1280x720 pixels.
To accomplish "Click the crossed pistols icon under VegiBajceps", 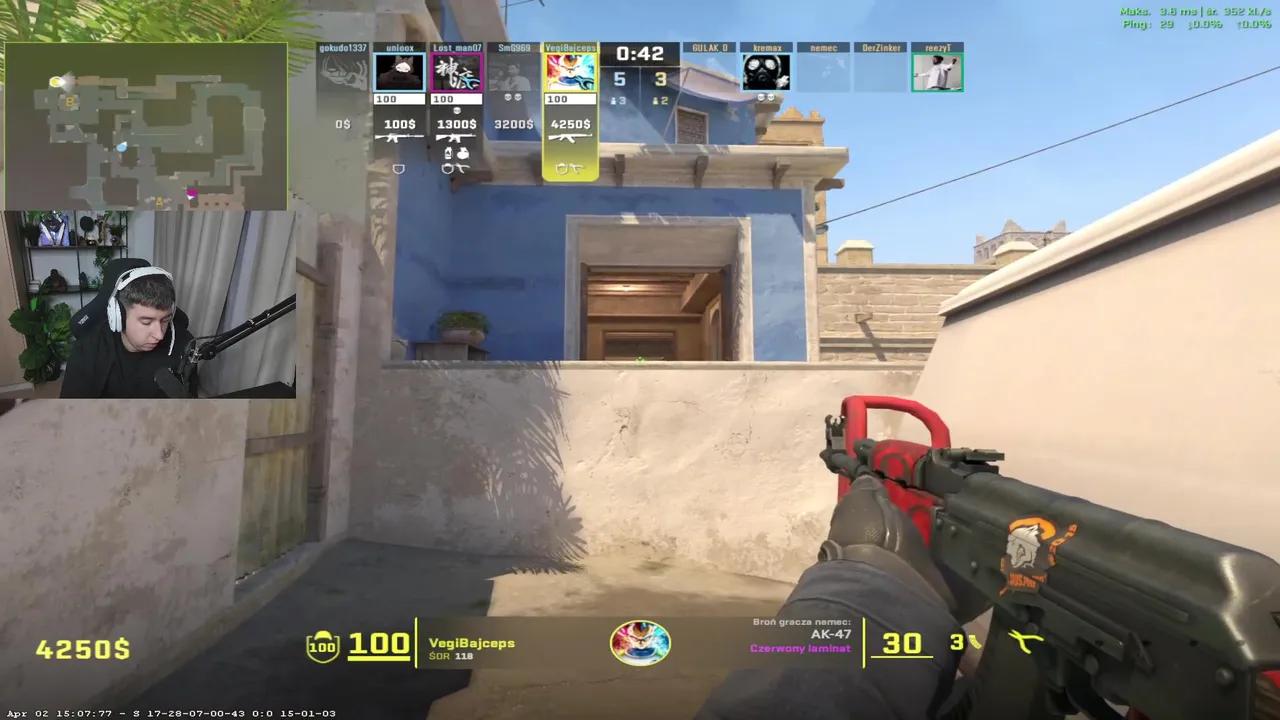I will [x=570, y=167].
